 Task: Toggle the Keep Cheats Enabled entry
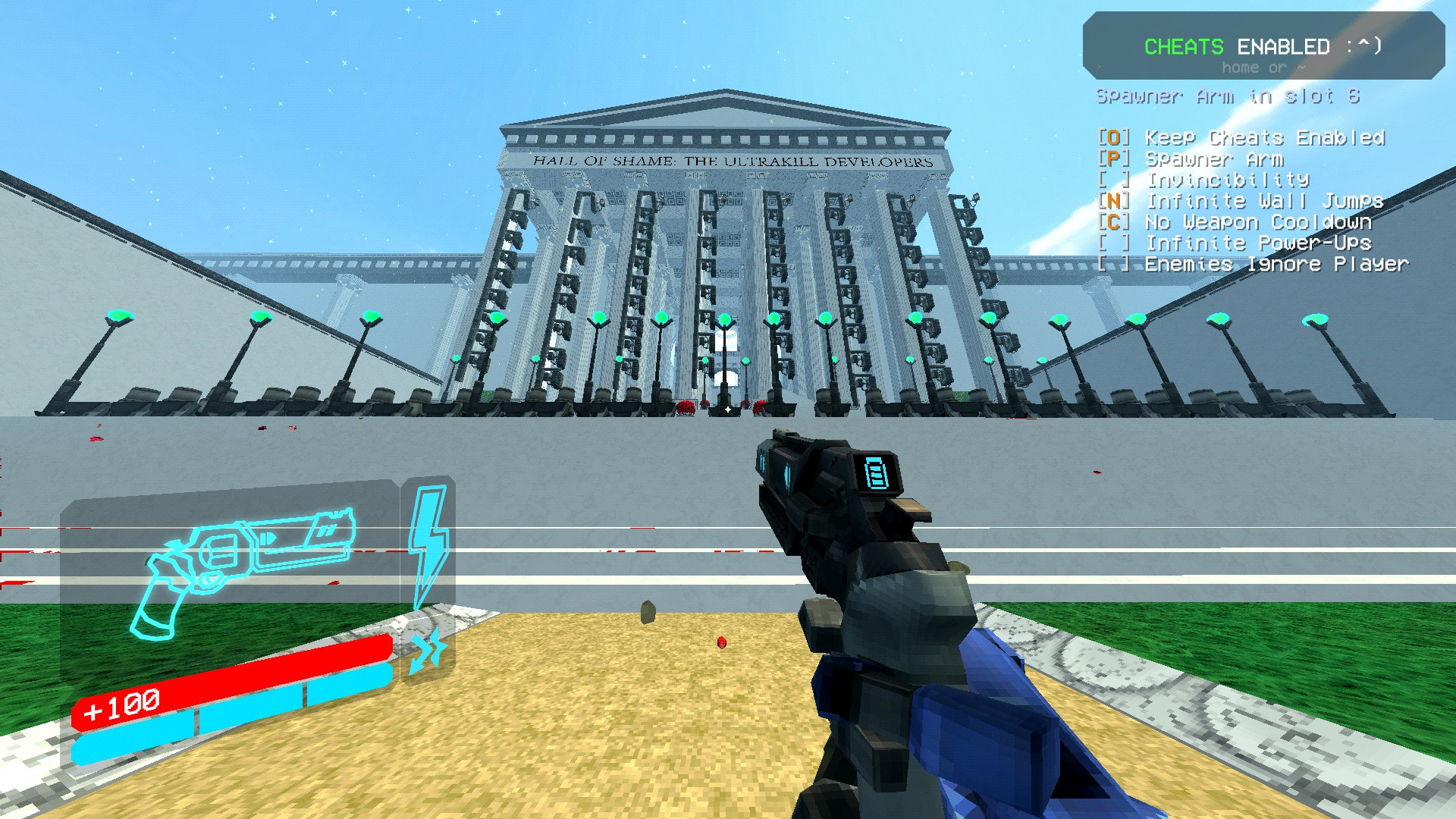tap(1264, 138)
